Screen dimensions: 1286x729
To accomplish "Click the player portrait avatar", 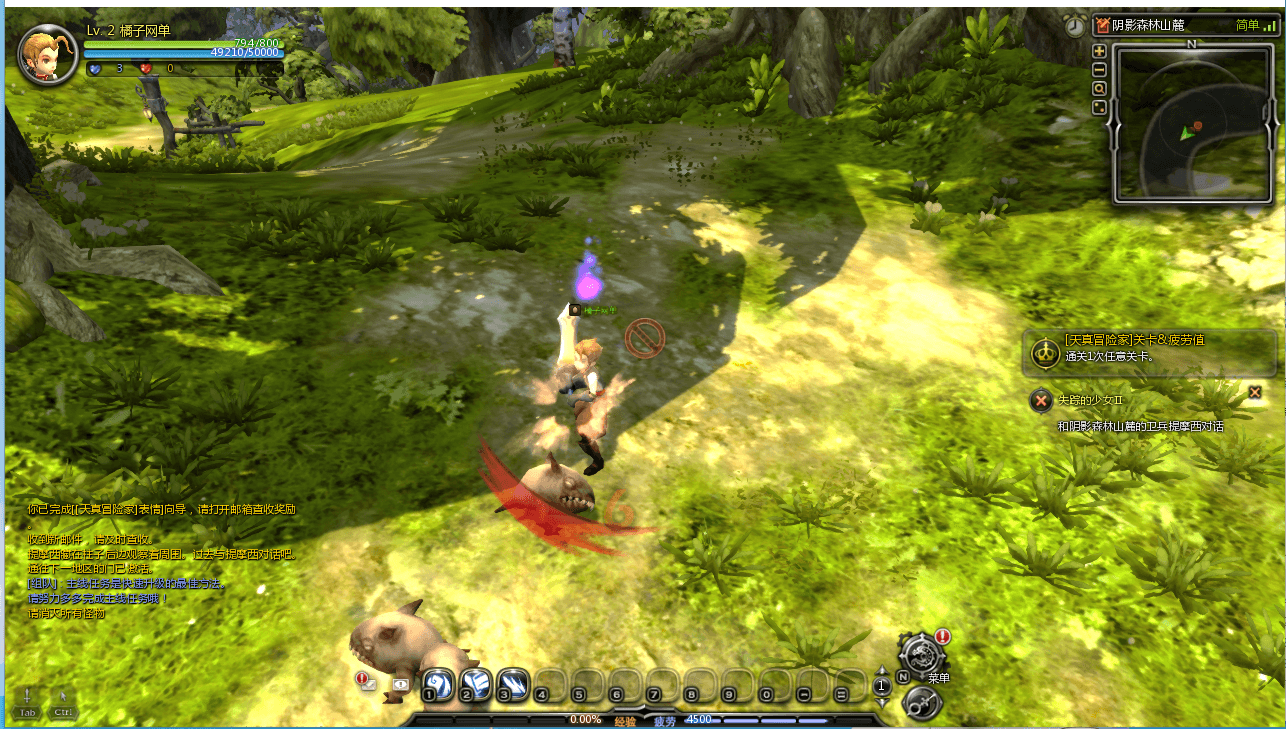I will (x=47, y=54).
